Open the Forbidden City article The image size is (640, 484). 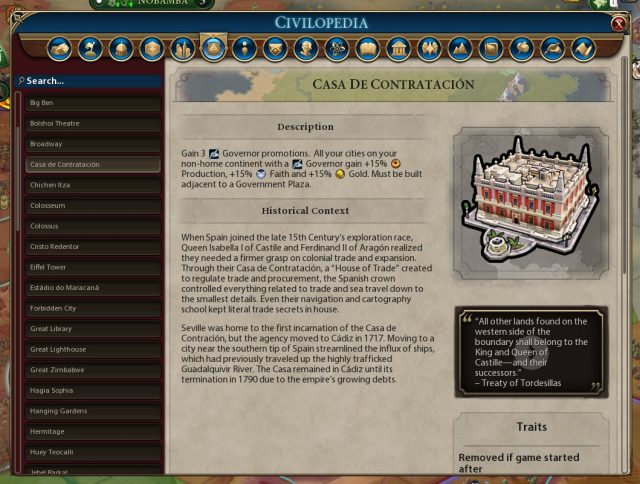click(x=92, y=308)
